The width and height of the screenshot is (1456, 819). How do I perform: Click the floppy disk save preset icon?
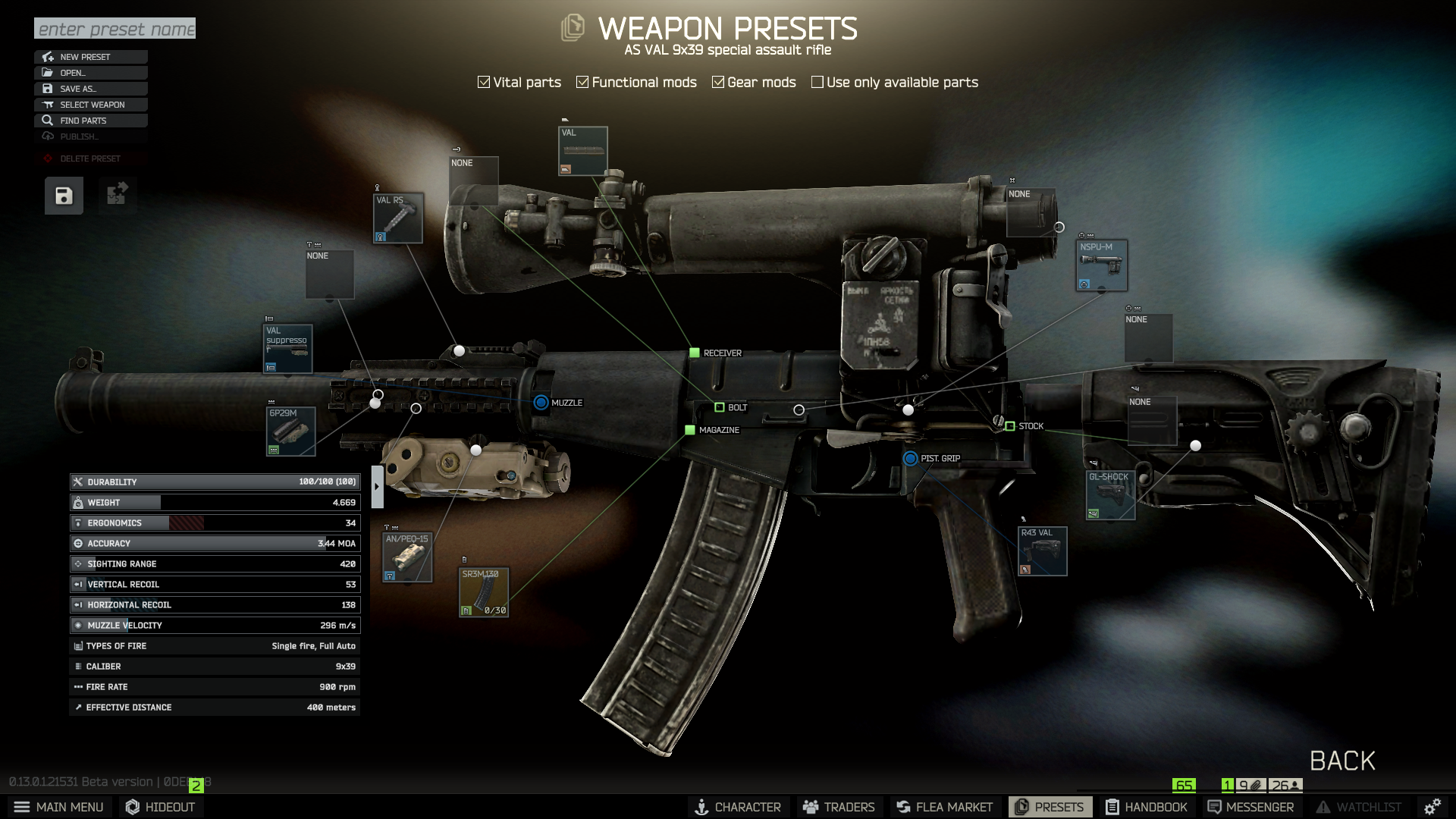pos(63,195)
